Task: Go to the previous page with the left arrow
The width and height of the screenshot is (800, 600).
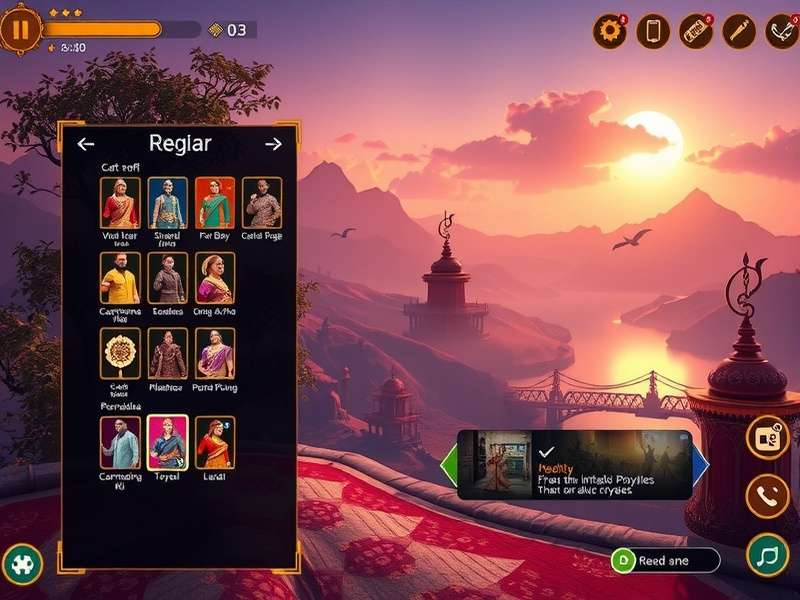Action: point(86,144)
